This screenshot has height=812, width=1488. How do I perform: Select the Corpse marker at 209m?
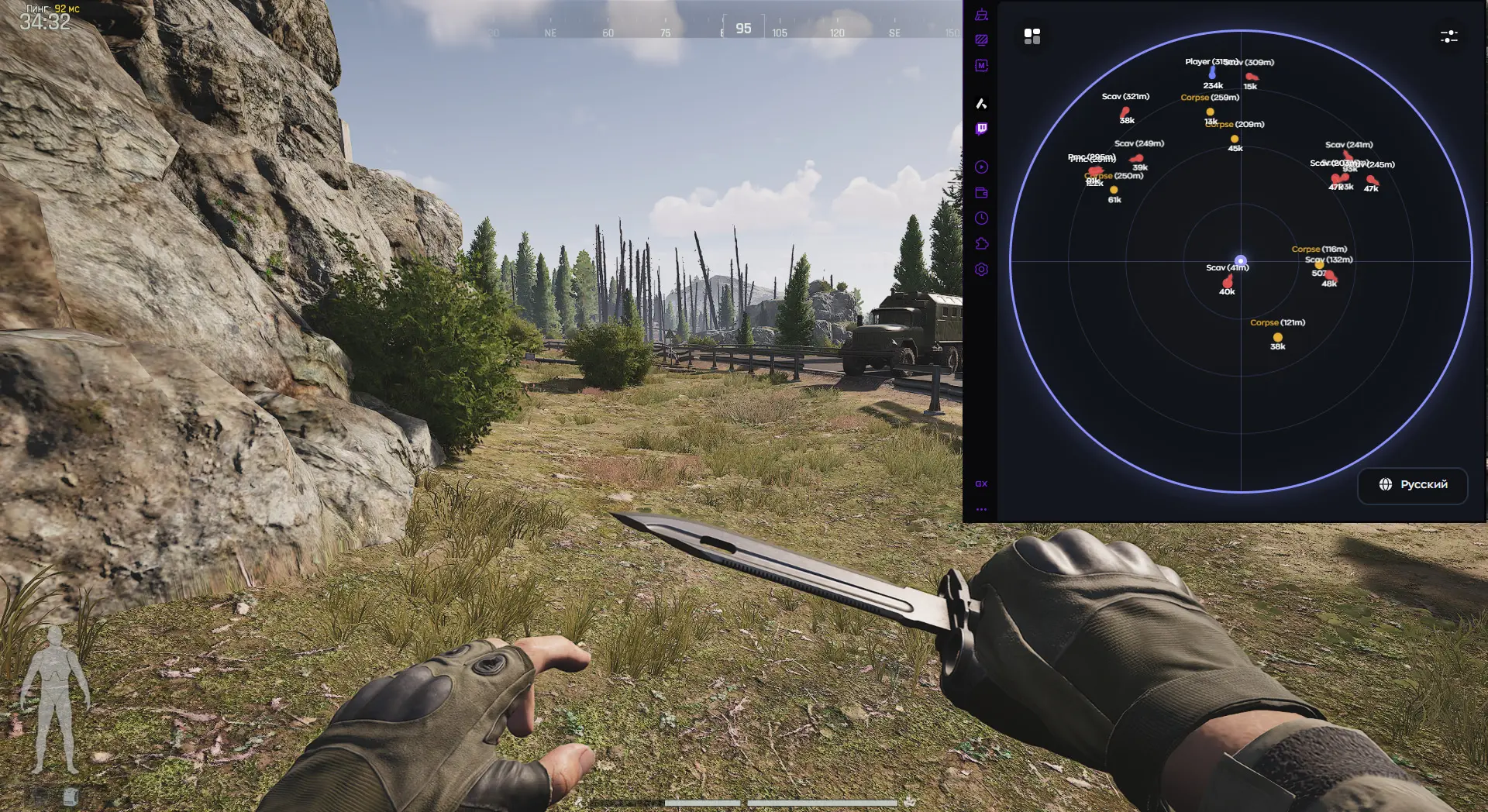point(1235,139)
